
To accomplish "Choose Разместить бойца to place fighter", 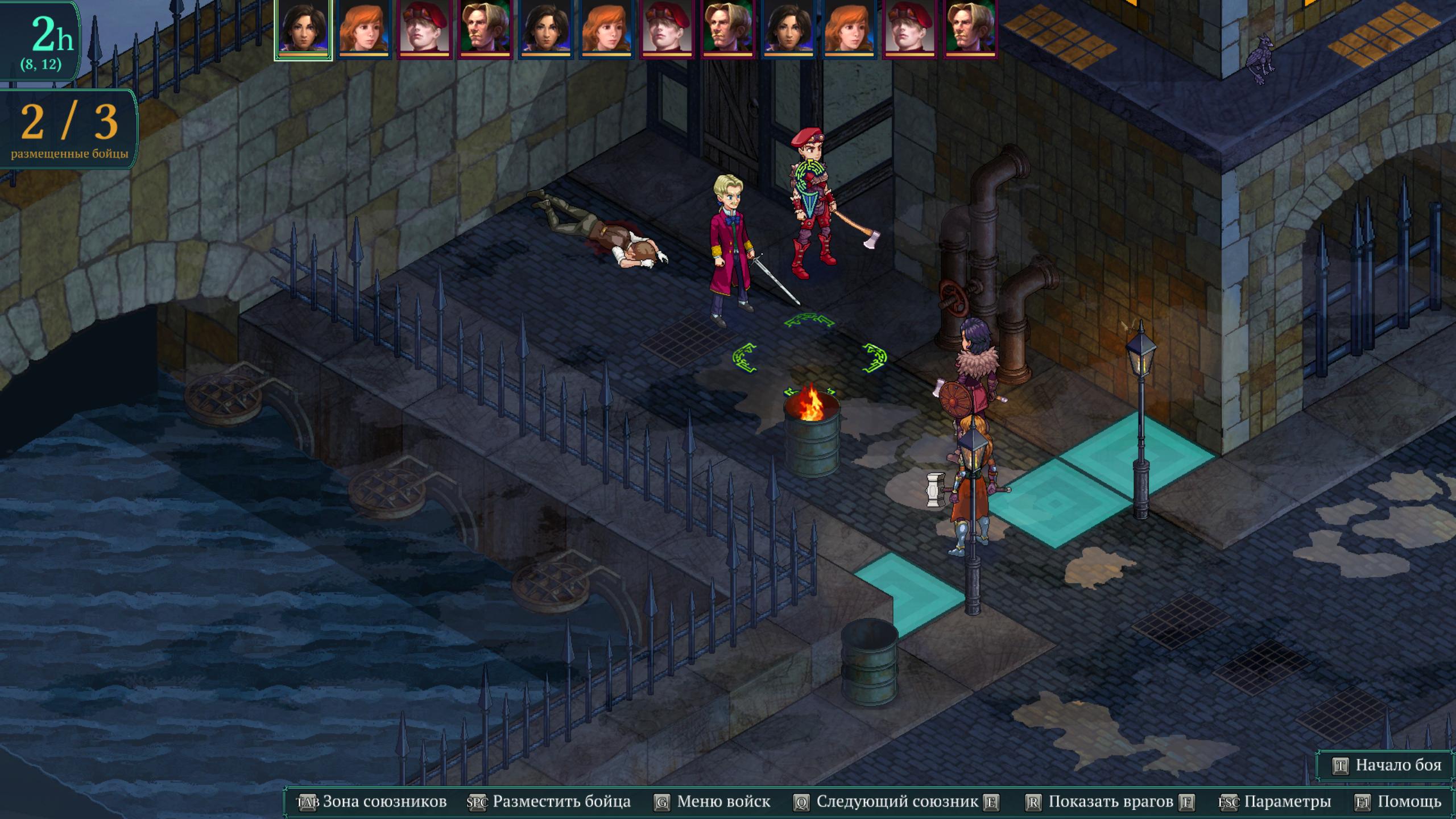I will pyautogui.click(x=549, y=802).
